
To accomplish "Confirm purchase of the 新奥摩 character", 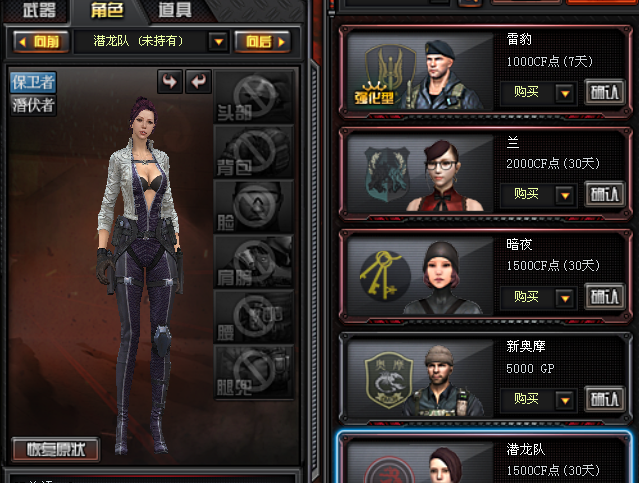I will (603, 399).
